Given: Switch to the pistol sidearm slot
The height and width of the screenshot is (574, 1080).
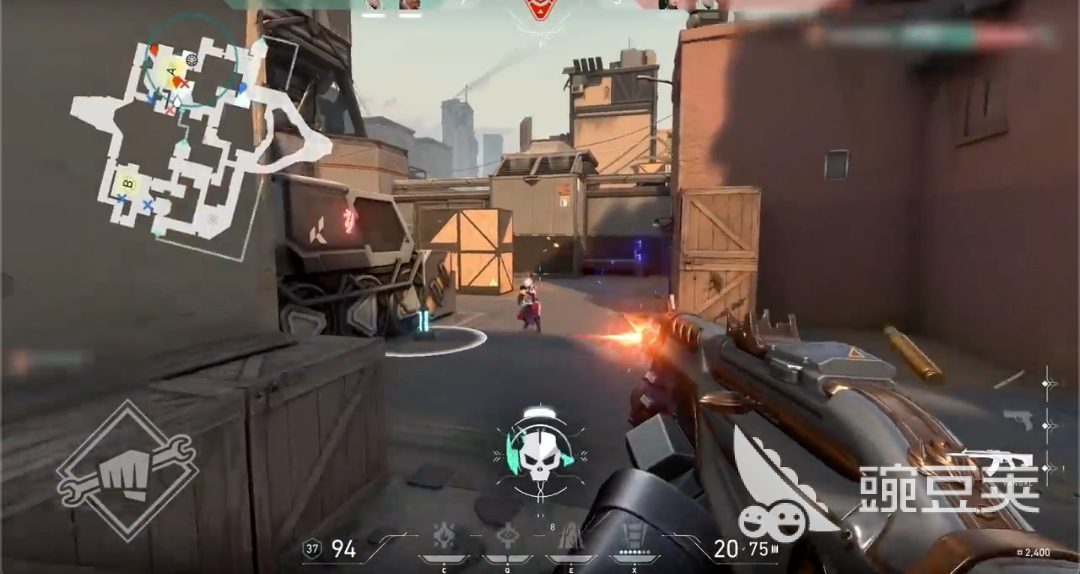Looking at the screenshot, I should (x=1018, y=419).
